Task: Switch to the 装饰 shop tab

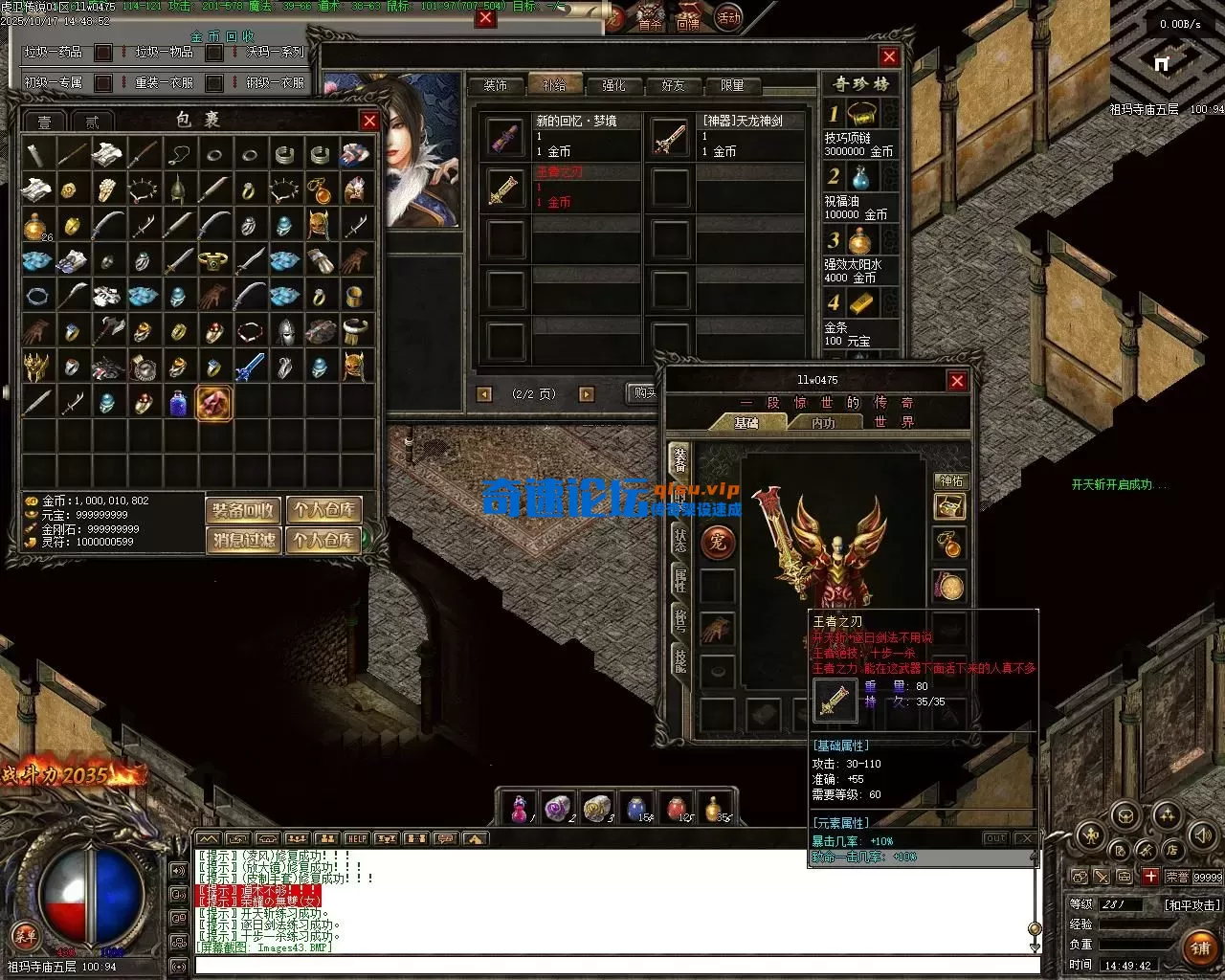Action: 495,85
